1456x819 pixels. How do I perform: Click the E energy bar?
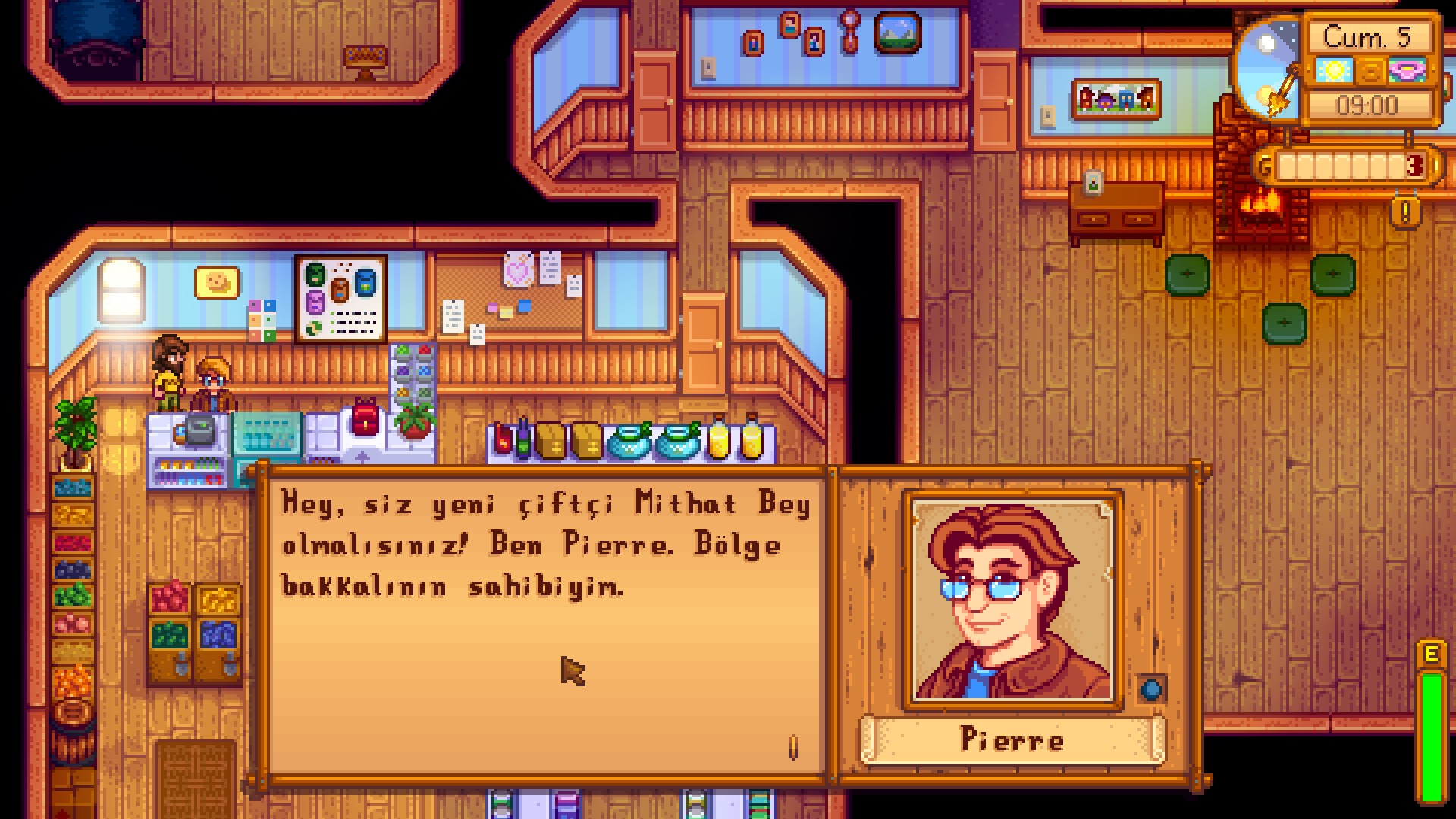[1432, 720]
